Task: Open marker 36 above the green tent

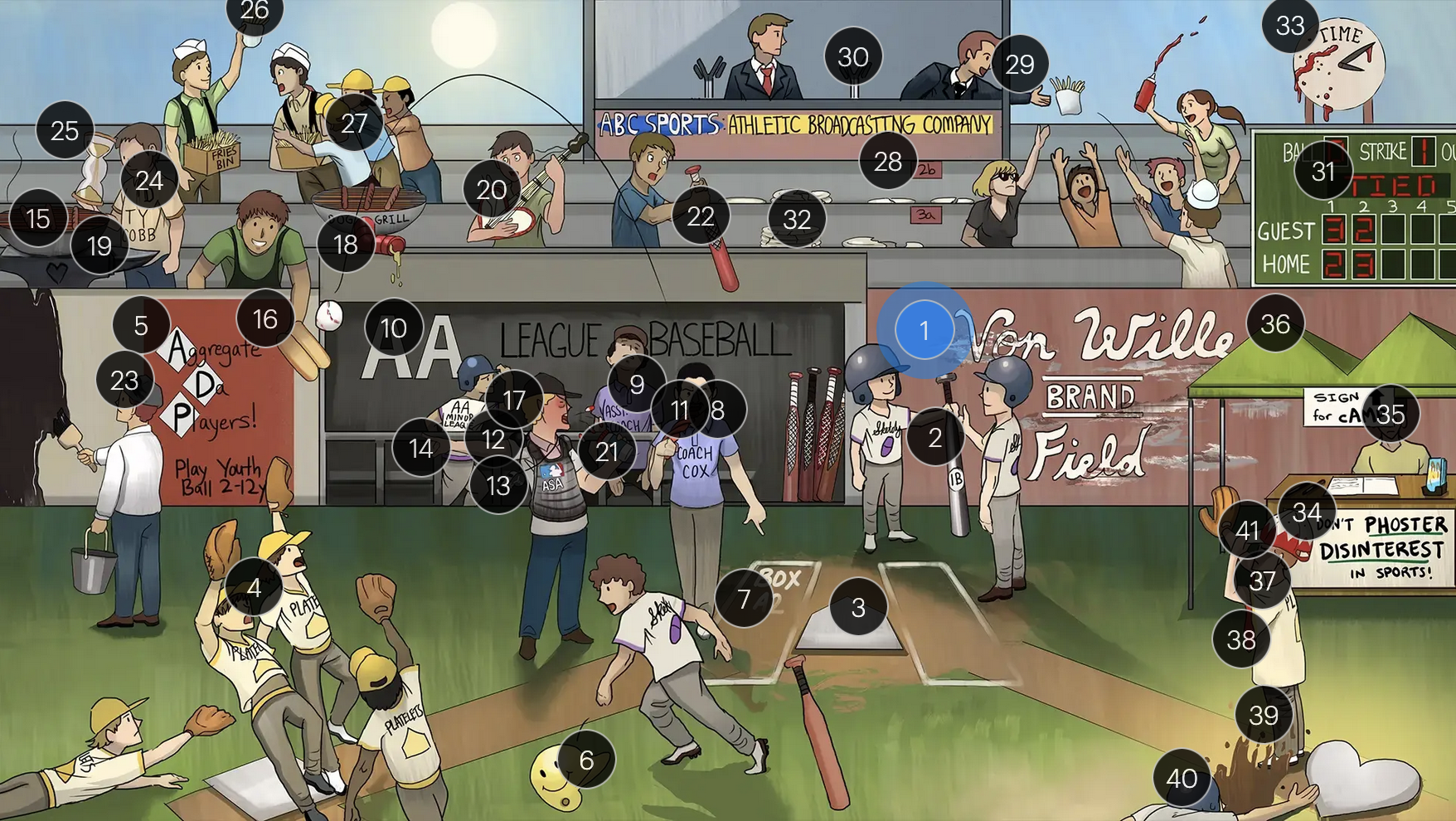Action: tap(1275, 323)
